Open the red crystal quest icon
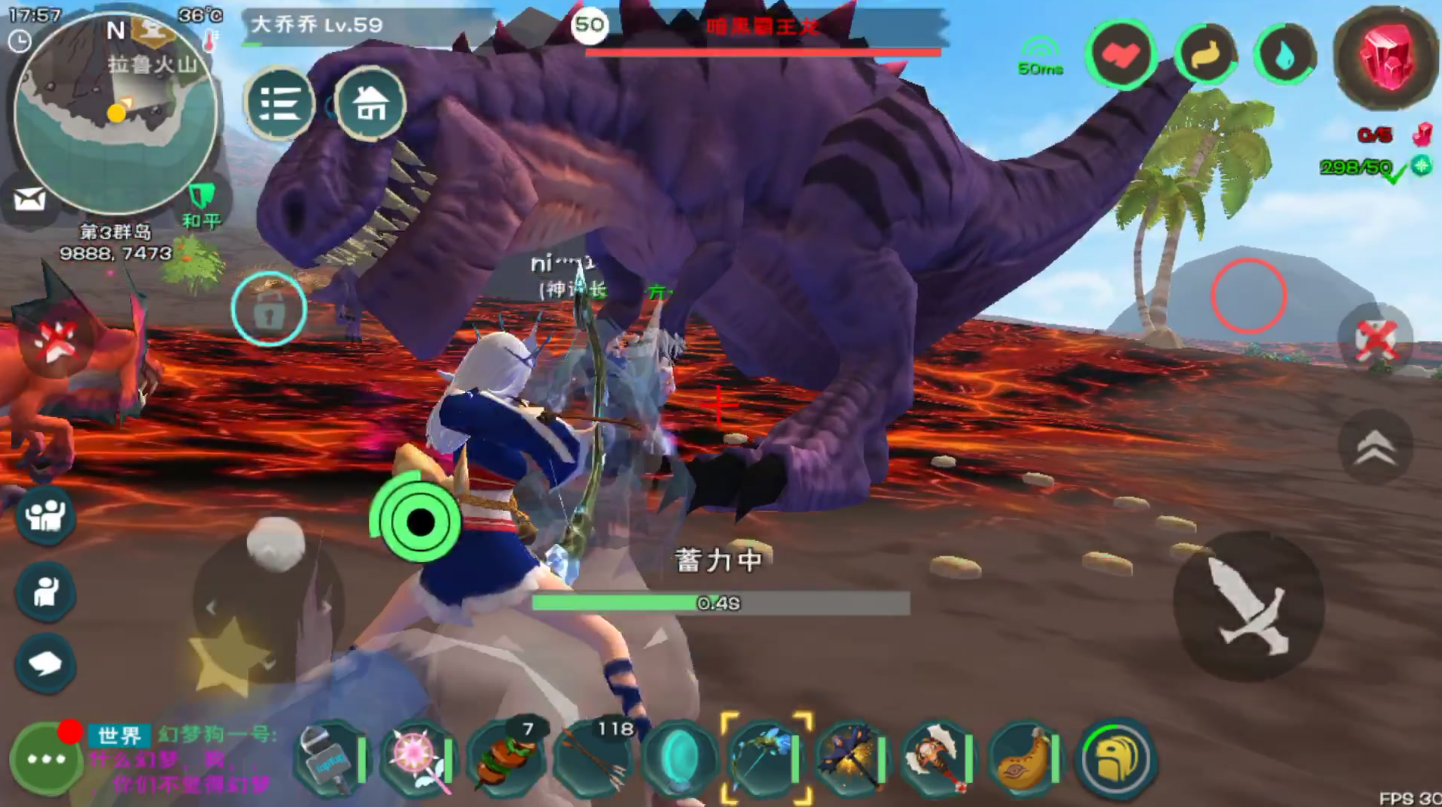This screenshot has width=1442, height=807. pos(1384,56)
